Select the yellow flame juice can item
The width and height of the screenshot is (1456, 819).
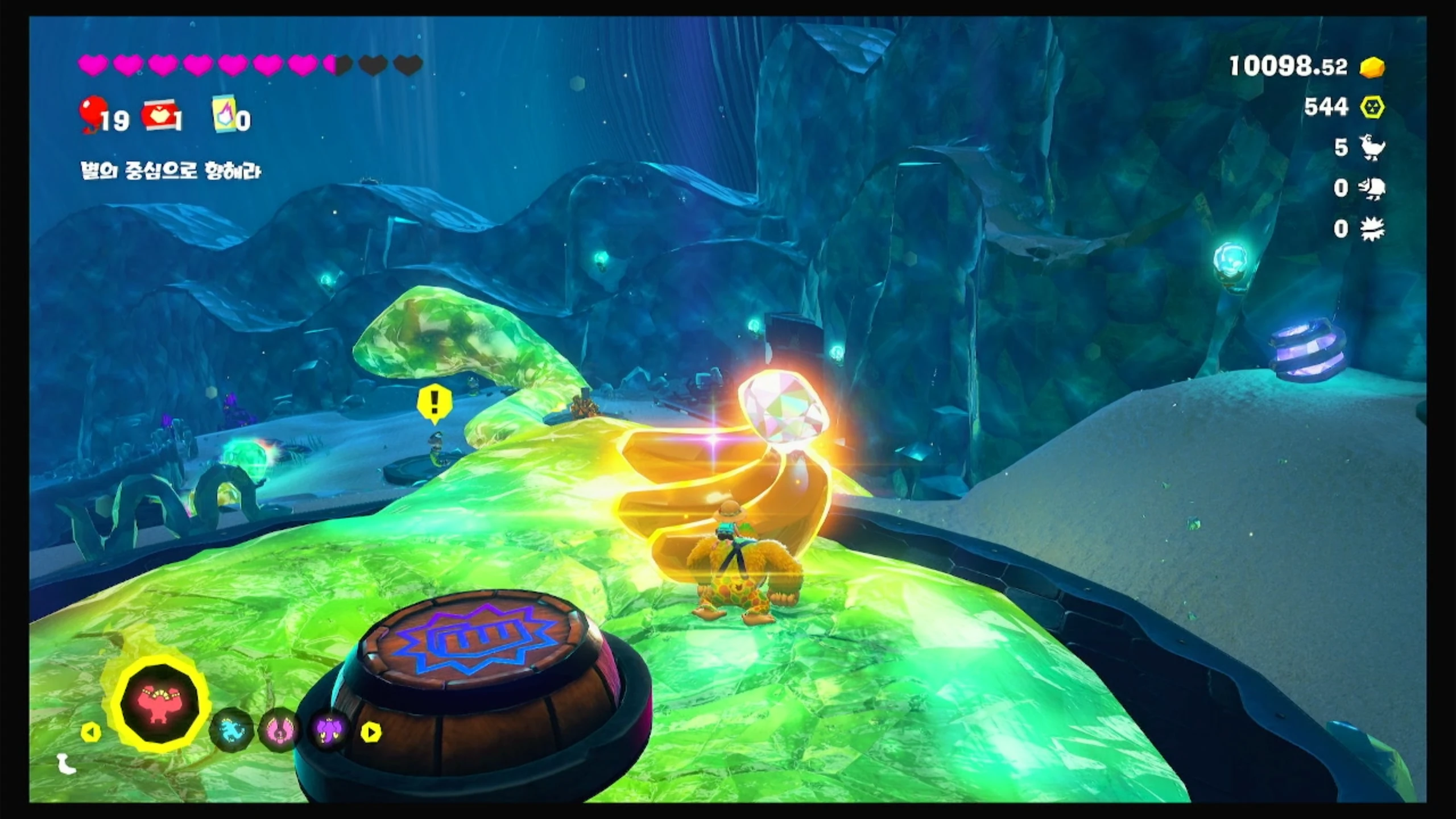226,115
